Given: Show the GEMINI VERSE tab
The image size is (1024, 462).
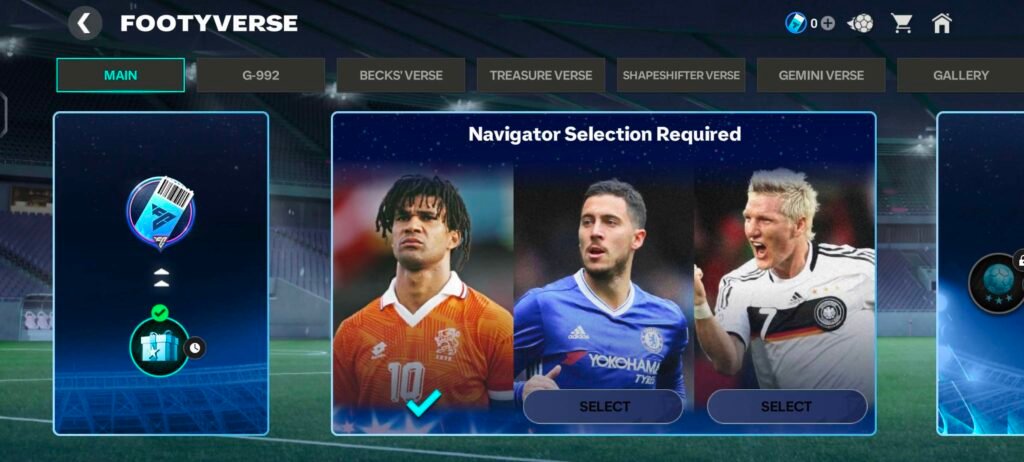Looking at the screenshot, I should tap(821, 75).
